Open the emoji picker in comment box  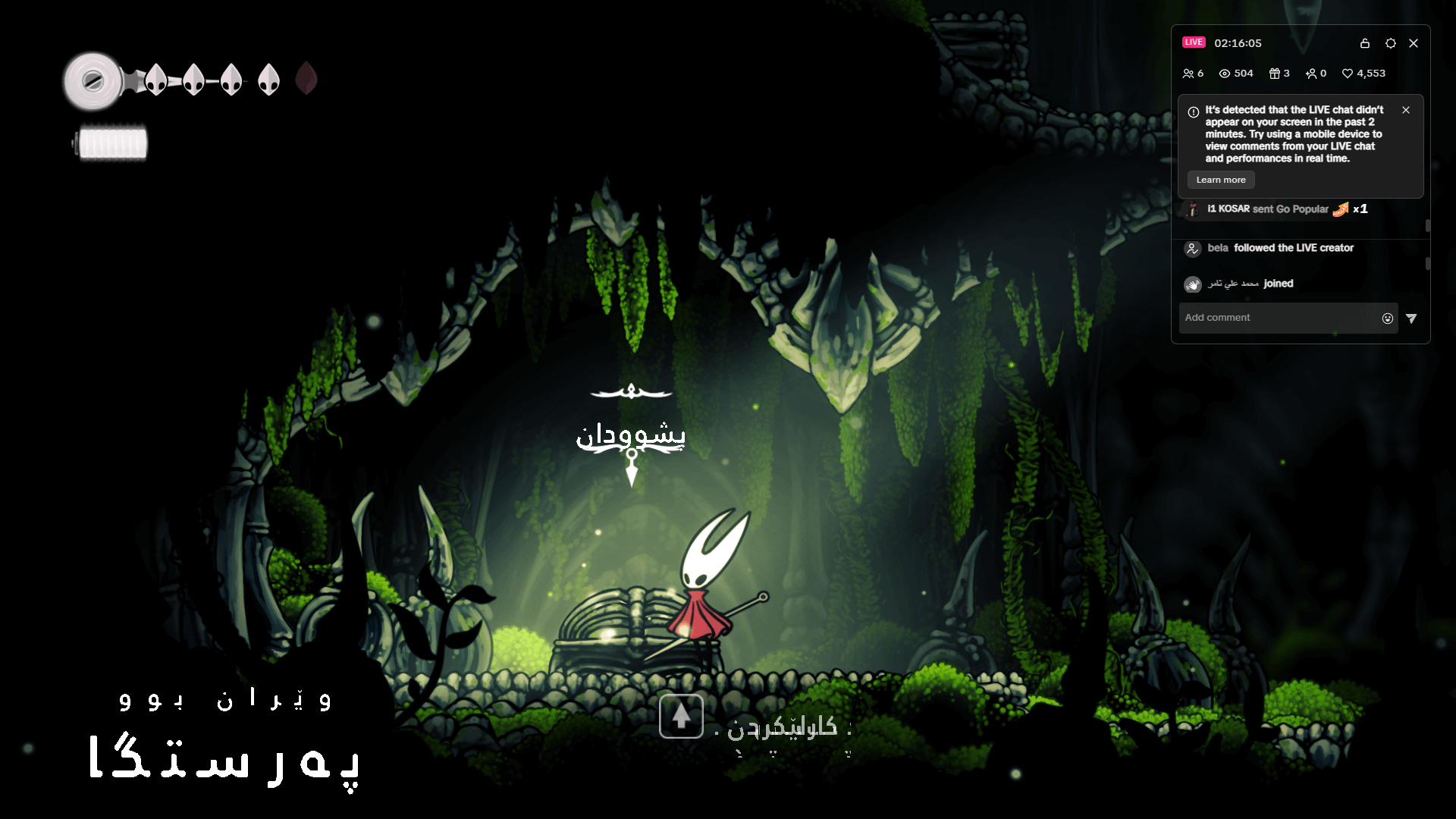[x=1386, y=318]
